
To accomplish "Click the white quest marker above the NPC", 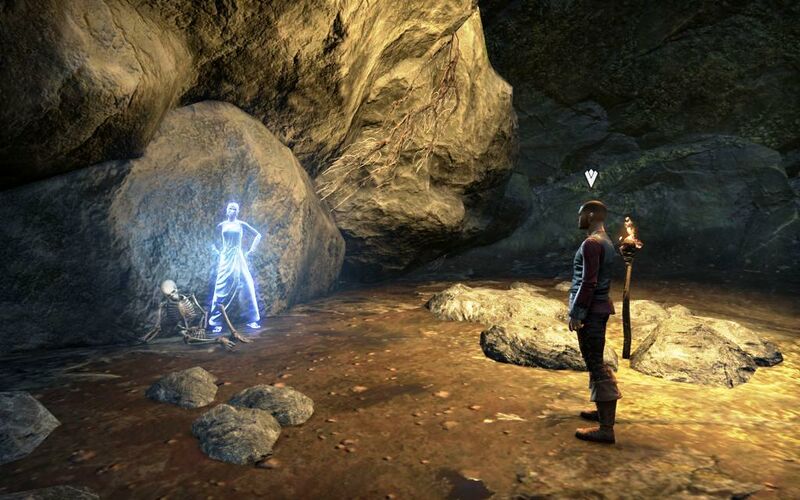I will [x=591, y=178].
